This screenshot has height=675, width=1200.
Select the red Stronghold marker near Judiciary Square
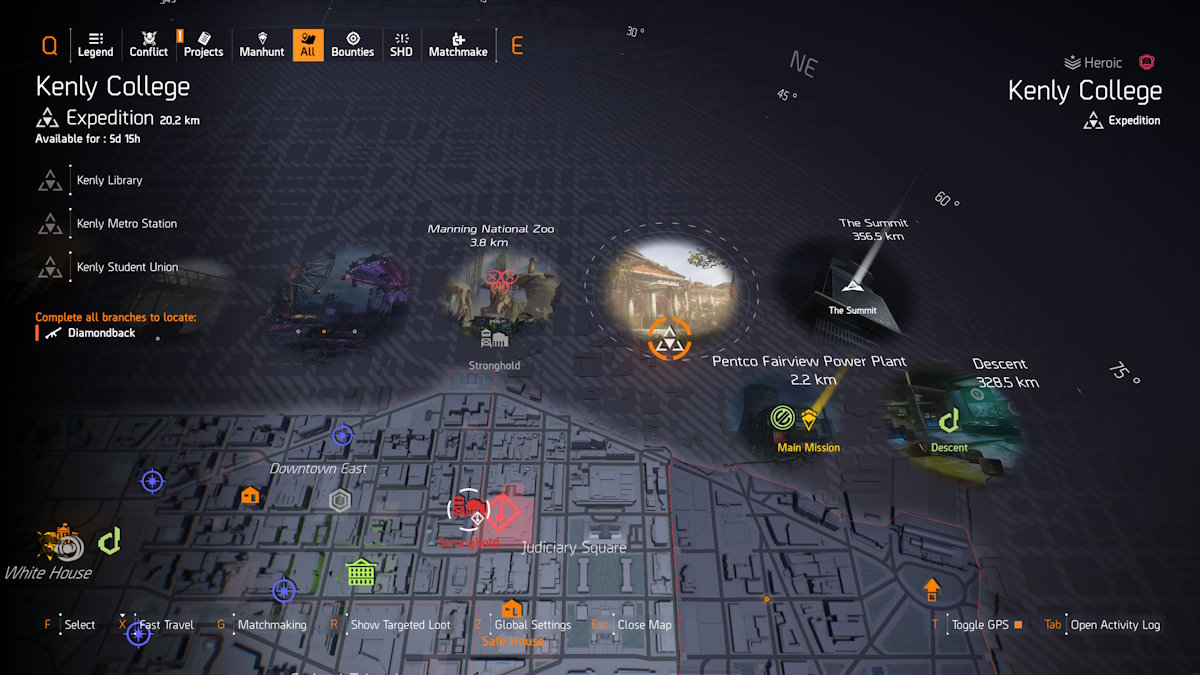500,513
